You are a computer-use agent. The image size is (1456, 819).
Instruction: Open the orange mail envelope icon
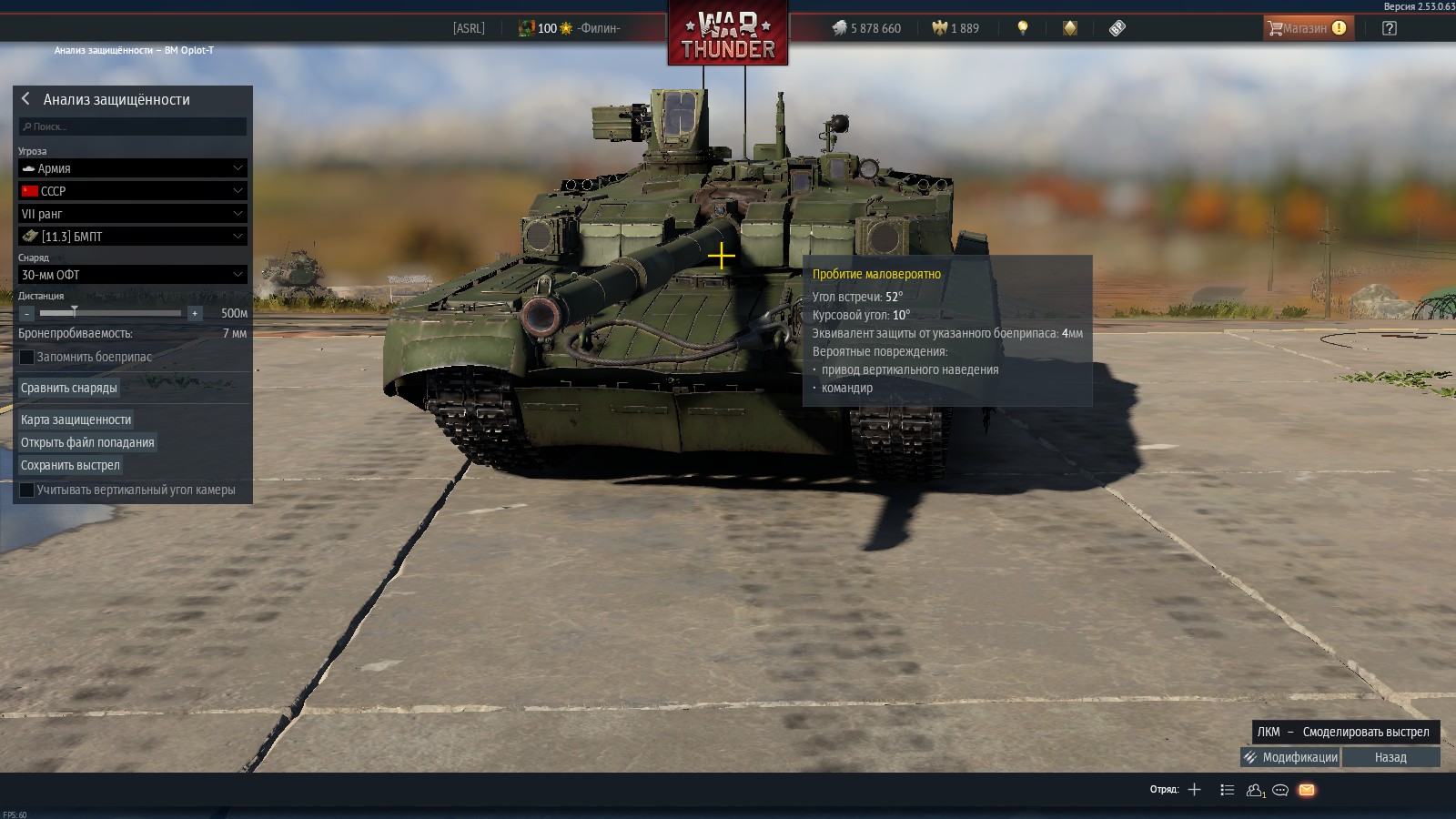click(1307, 790)
